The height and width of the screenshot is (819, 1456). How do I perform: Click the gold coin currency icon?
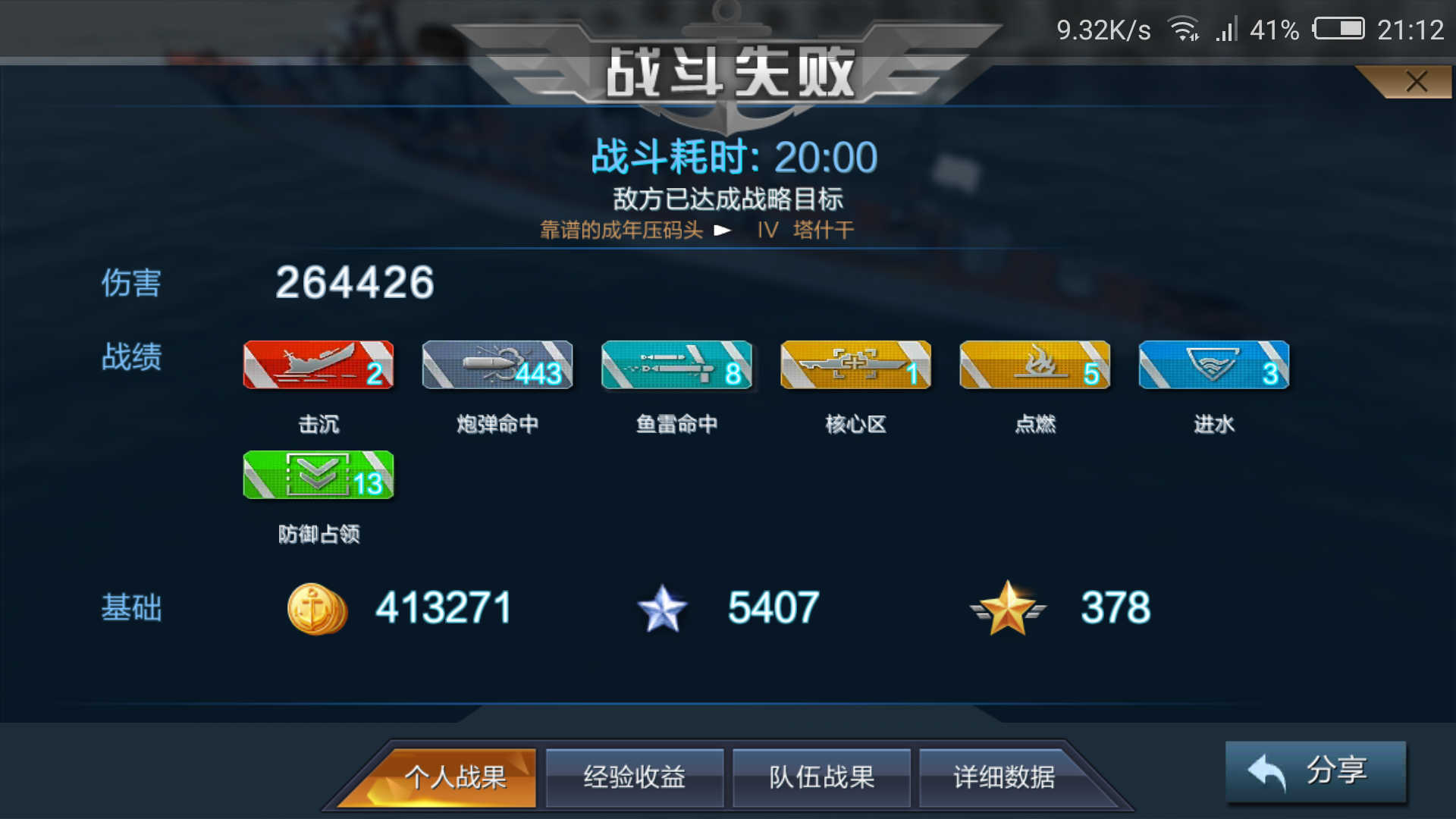317,607
